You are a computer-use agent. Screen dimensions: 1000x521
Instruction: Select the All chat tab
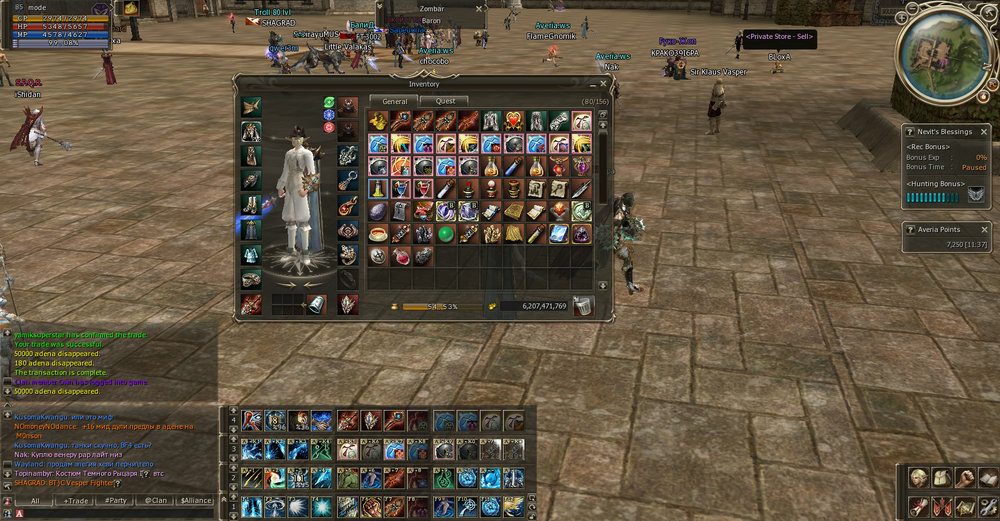pos(35,500)
